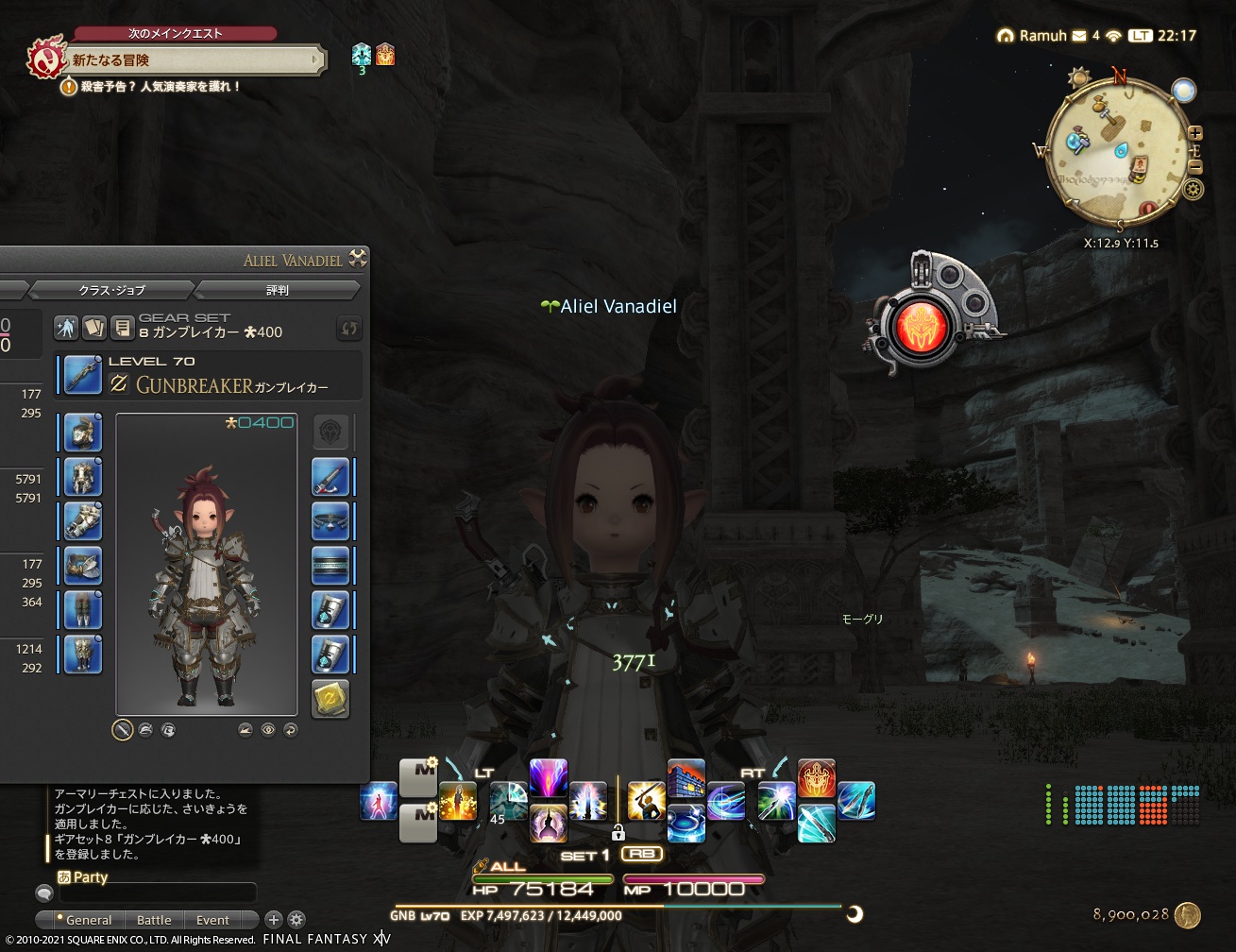Switch to the 評判 tab
Screen dimensions: 1236x952
coord(277,290)
